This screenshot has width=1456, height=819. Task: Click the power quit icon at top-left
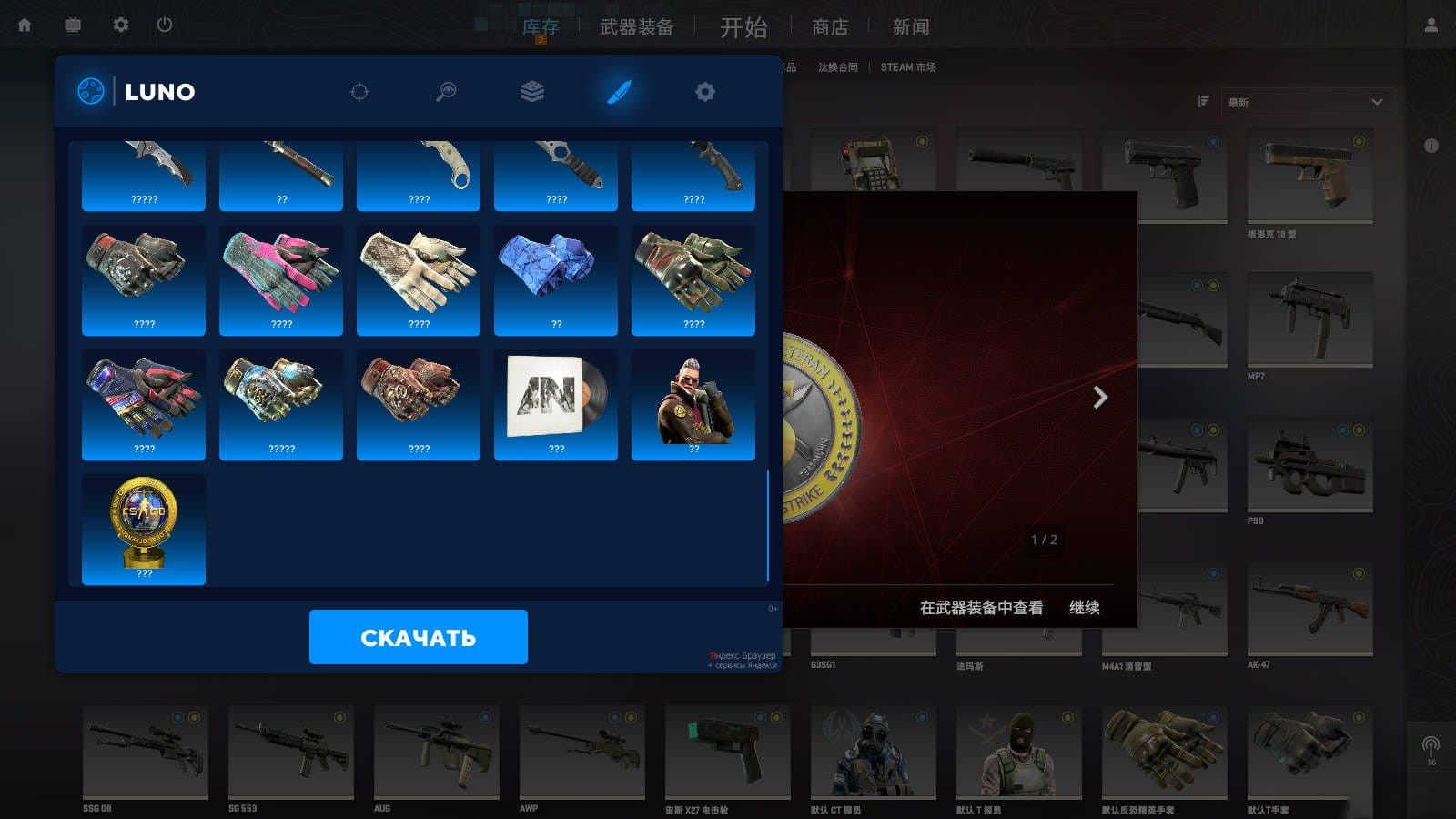click(164, 25)
